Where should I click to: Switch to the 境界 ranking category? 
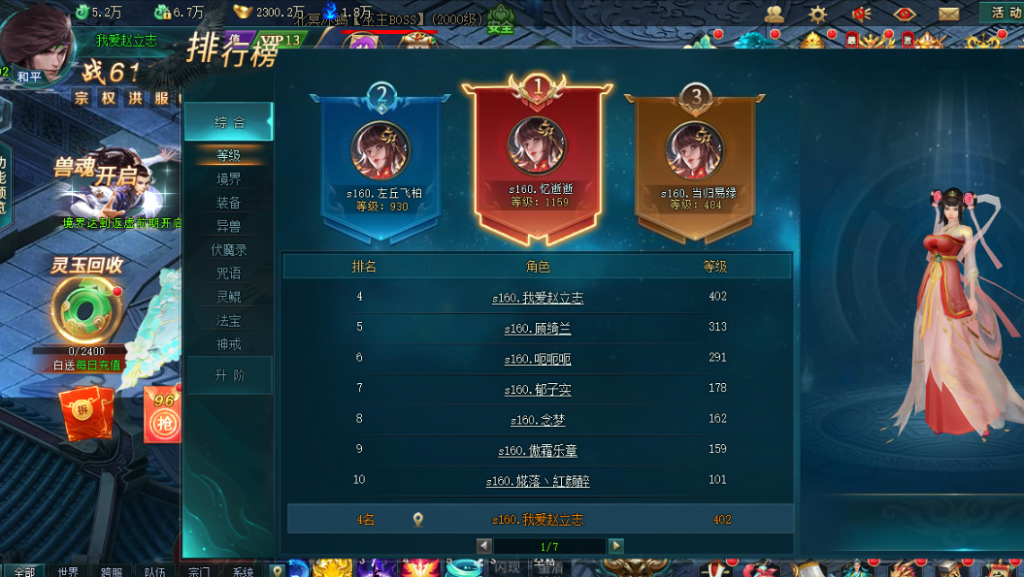229,179
